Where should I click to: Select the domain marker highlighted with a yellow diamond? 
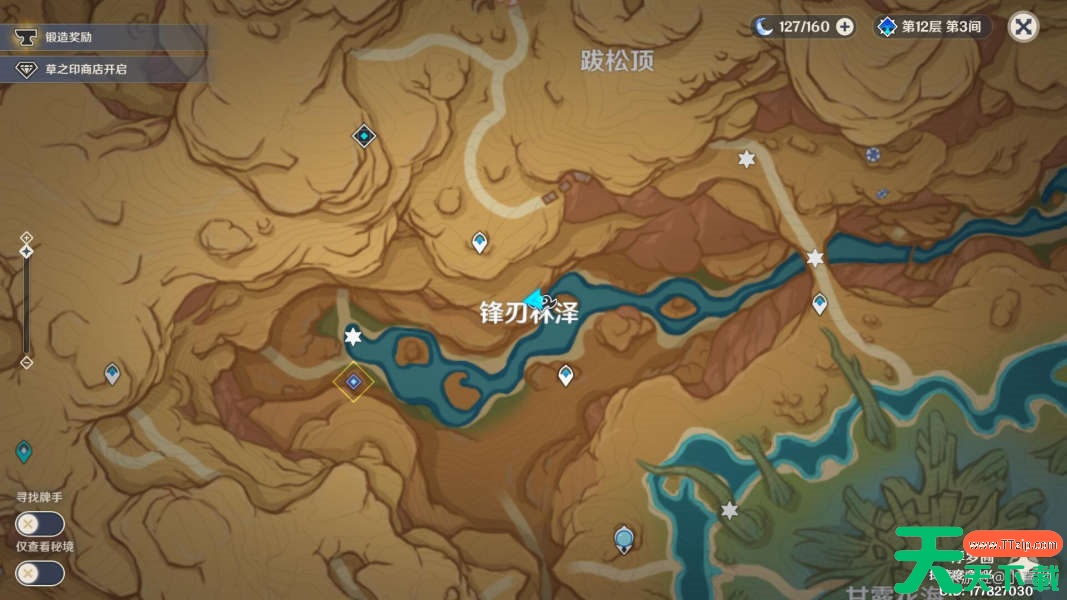click(x=353, y=381)
